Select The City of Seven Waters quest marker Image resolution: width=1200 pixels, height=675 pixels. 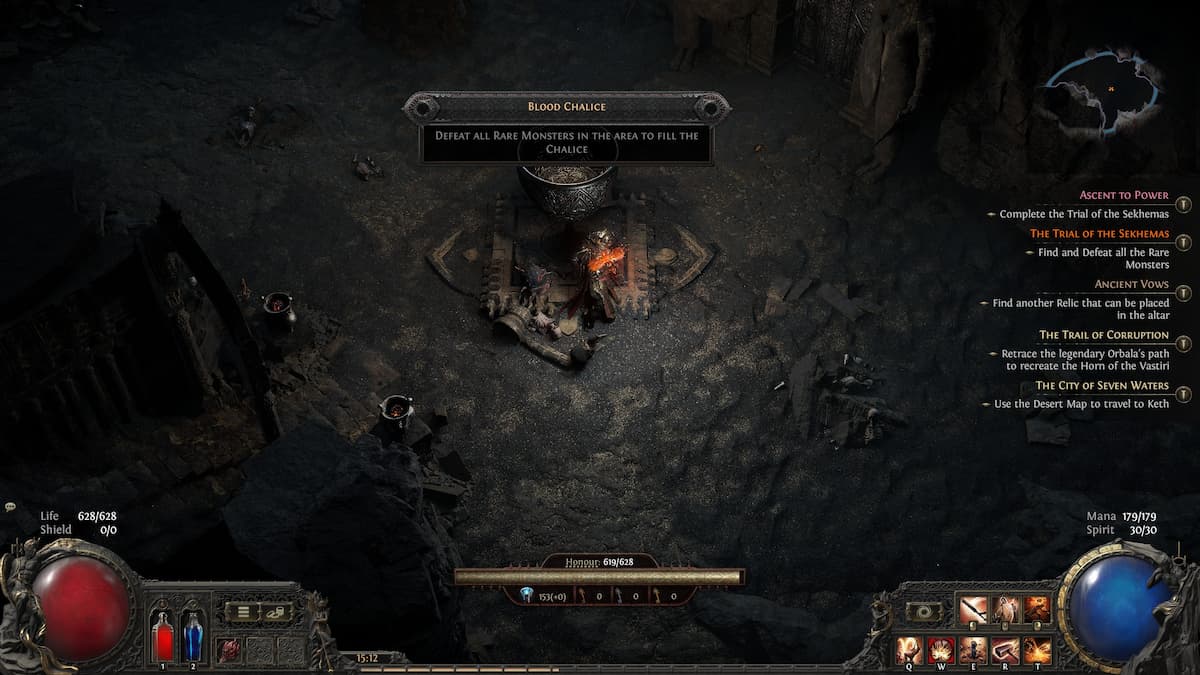click(1183, 394)
